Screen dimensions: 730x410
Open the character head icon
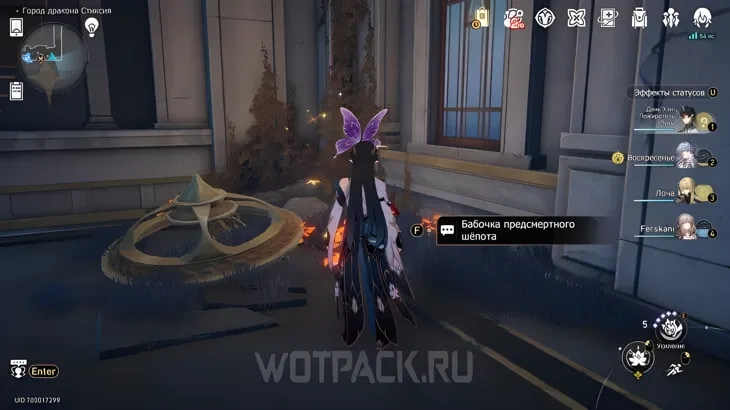702,18
